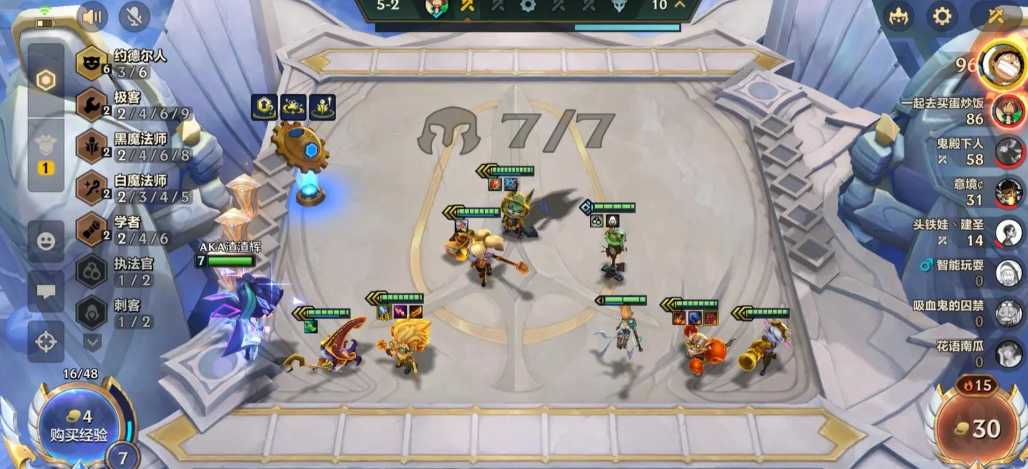Expand the trait list with the down arrow
1028x469 pixels.
[93, 342]
